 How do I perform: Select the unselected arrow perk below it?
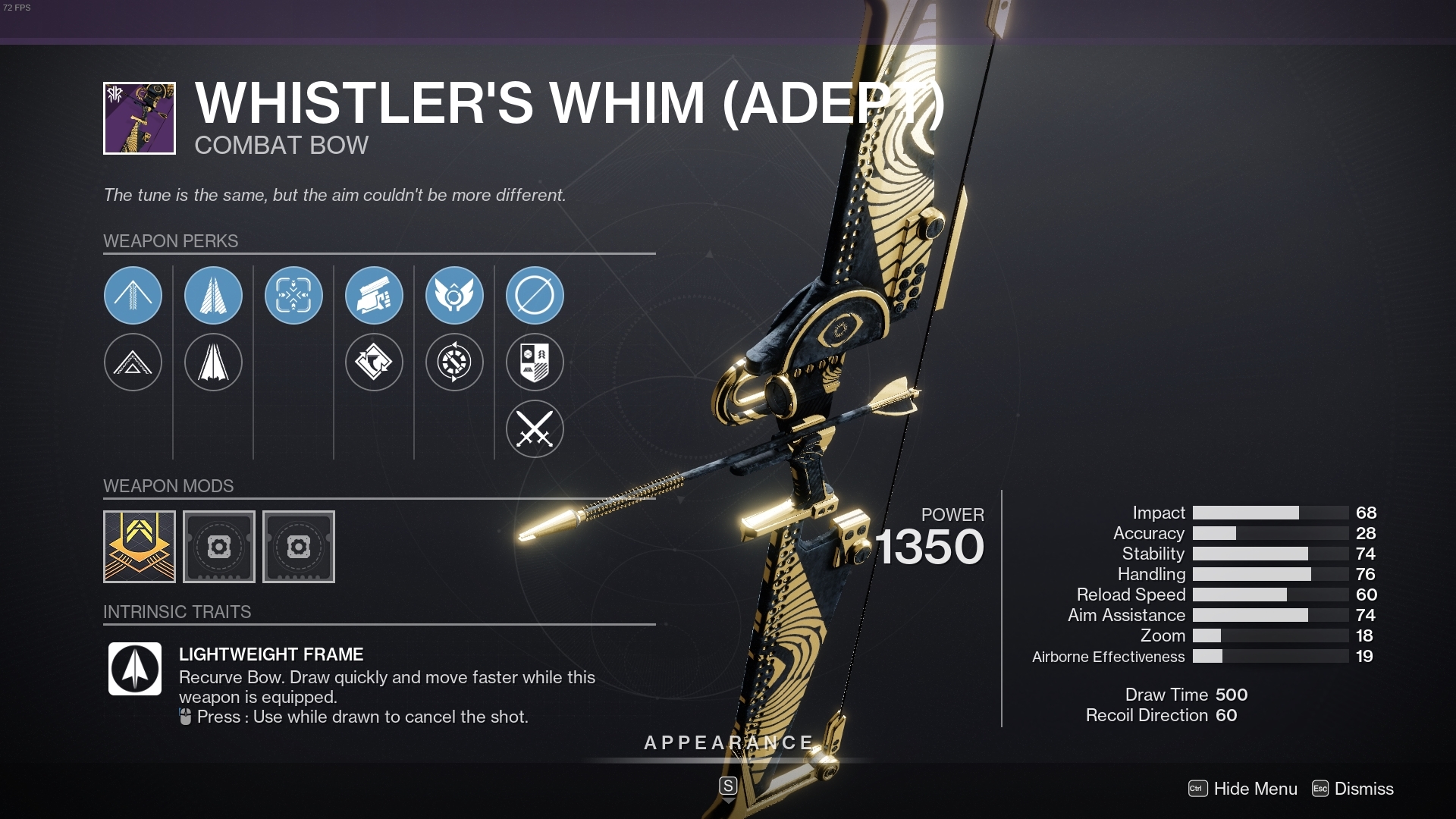click(213, 362)
